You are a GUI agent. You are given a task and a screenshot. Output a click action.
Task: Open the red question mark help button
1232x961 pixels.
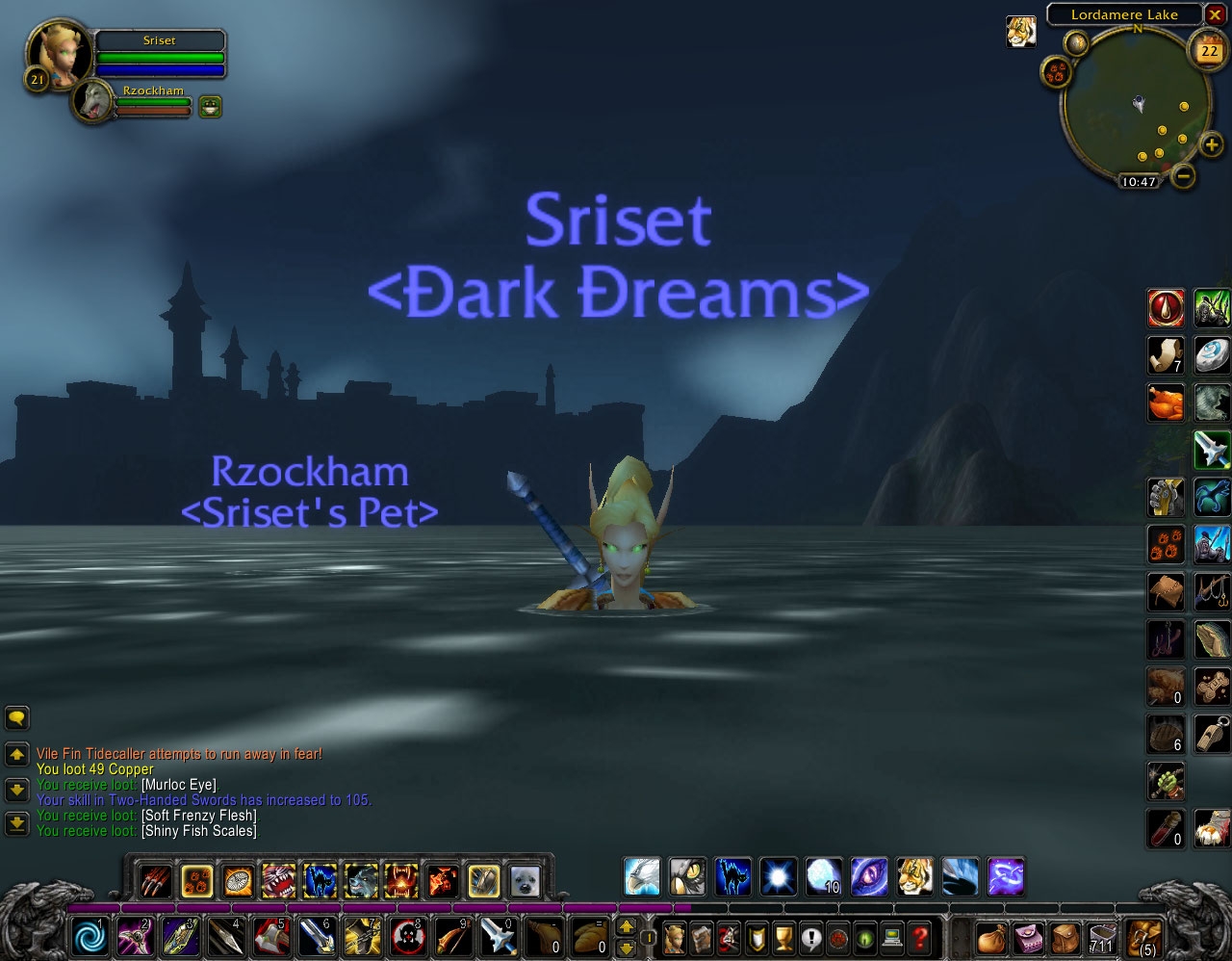[920, 936]
